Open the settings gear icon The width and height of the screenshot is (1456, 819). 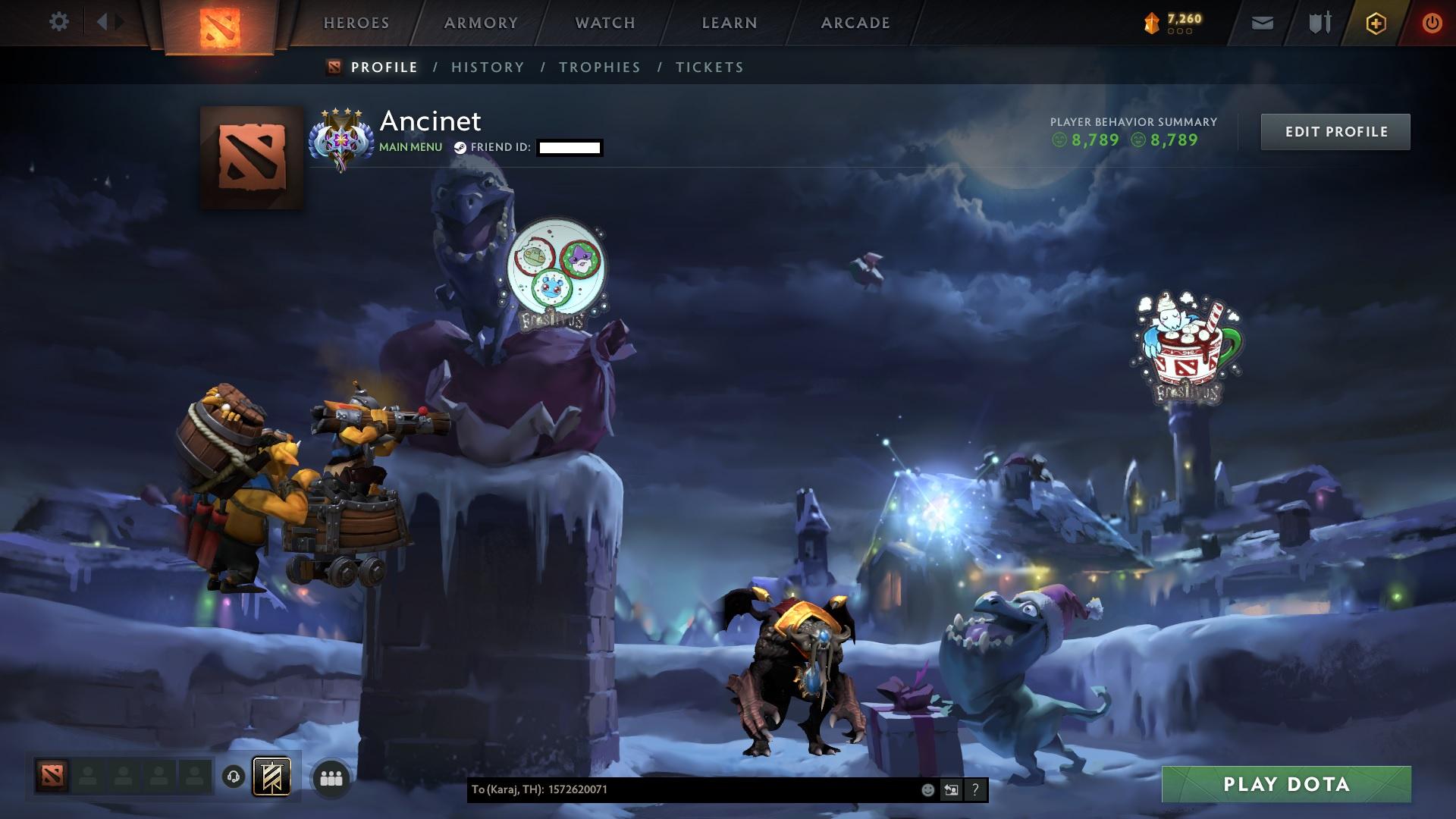(x=59, y=21)
